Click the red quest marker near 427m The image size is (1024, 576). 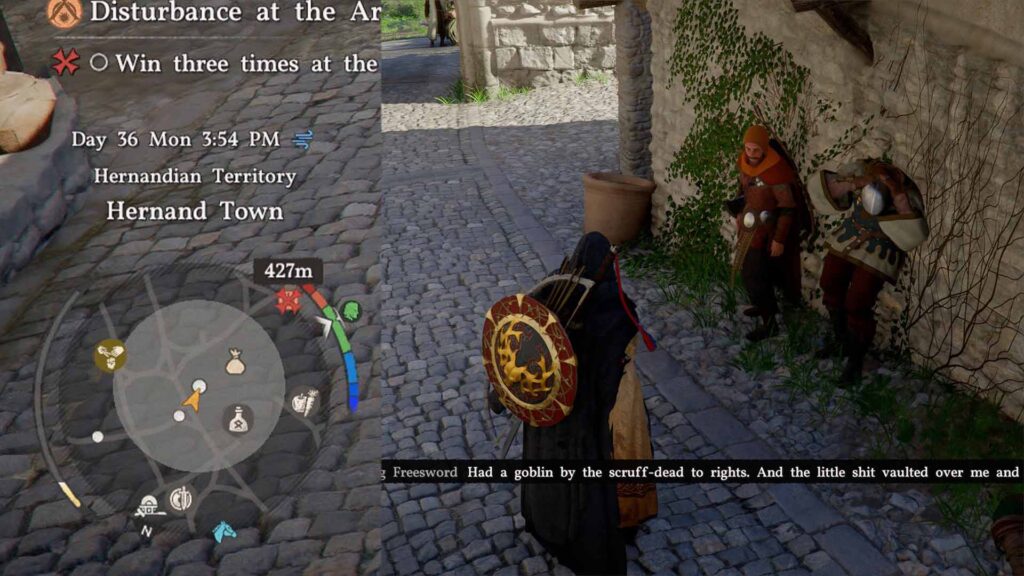point(289,300)
